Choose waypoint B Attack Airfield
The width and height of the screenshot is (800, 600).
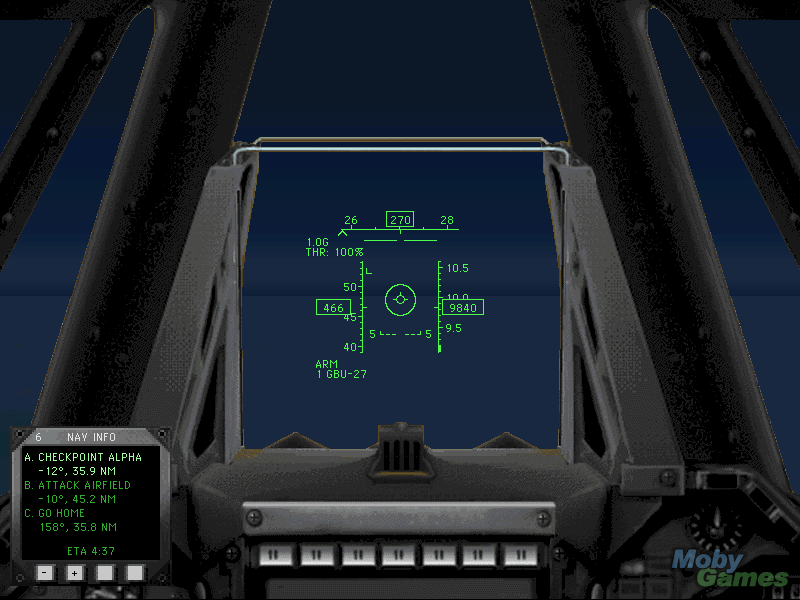coord(85,485)
